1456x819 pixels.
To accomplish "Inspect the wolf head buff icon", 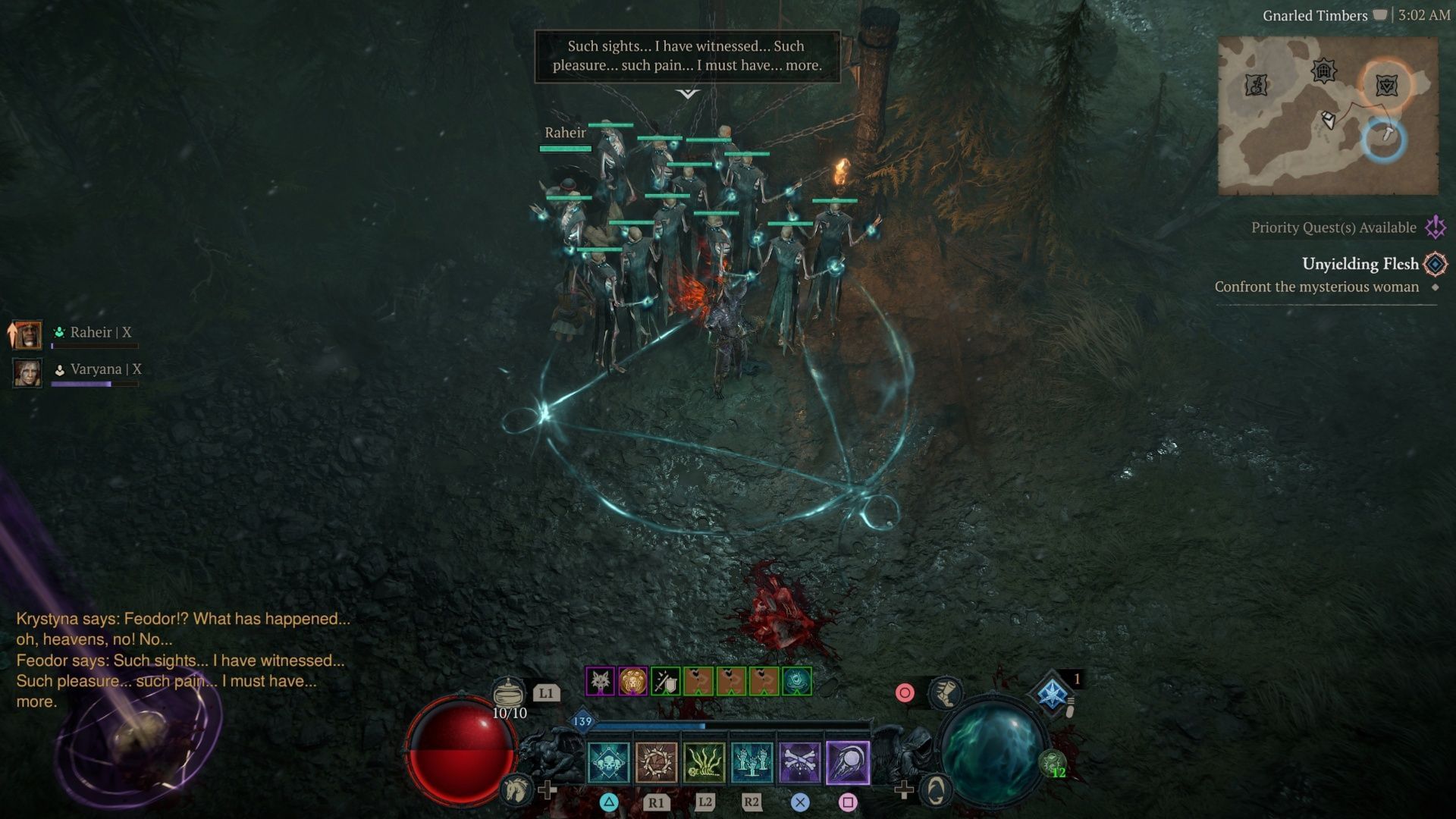I will [600, 681].
